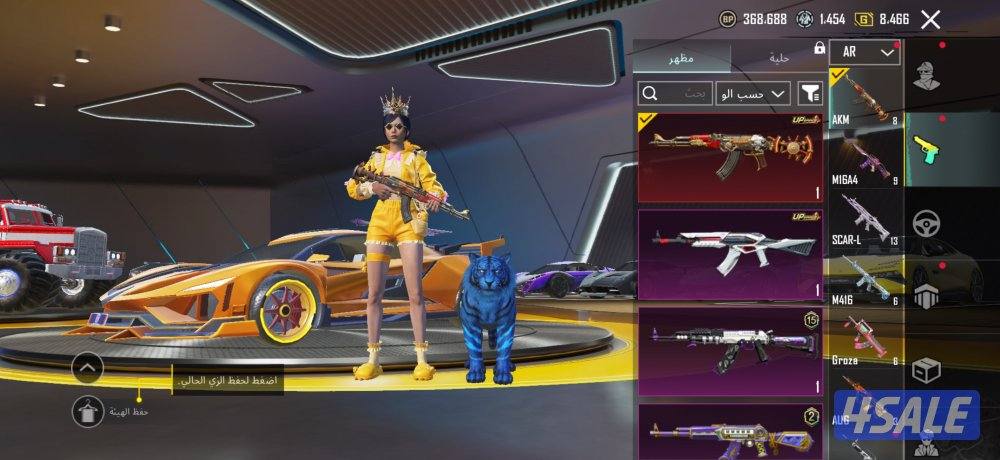Close the inventory with the X button
The height and width of the screenshot is (460, 1000).
(x=931, y=19)
